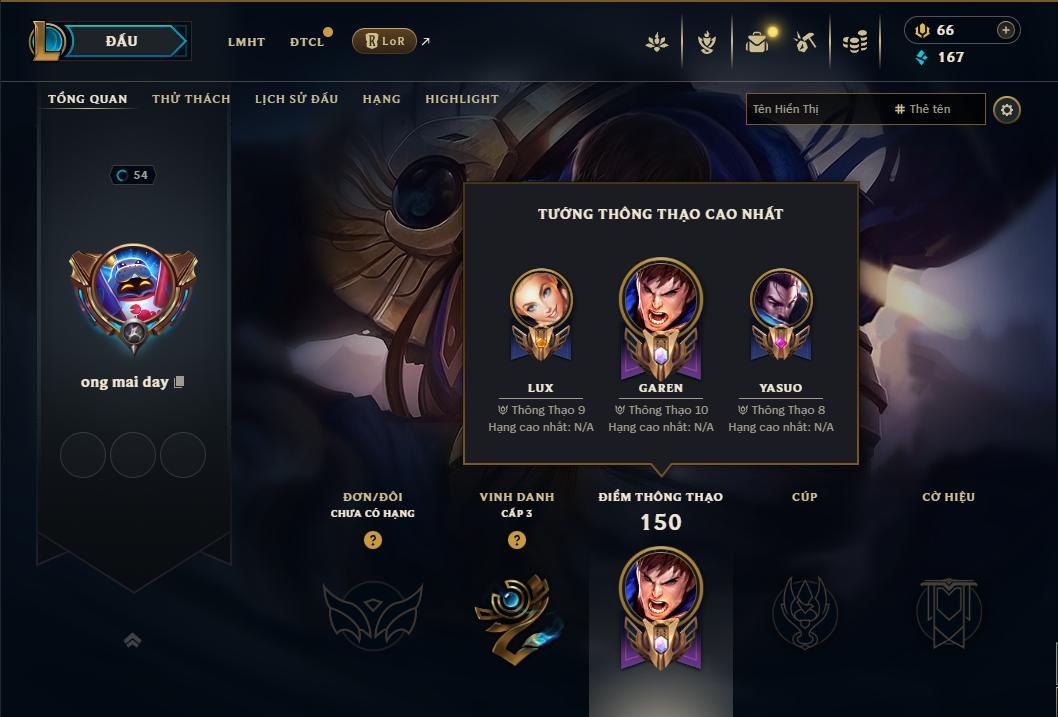Select the TỔNG QUAN overview tab
Image resolution: width=1058 pixels, height=717 pixels.
88,99
